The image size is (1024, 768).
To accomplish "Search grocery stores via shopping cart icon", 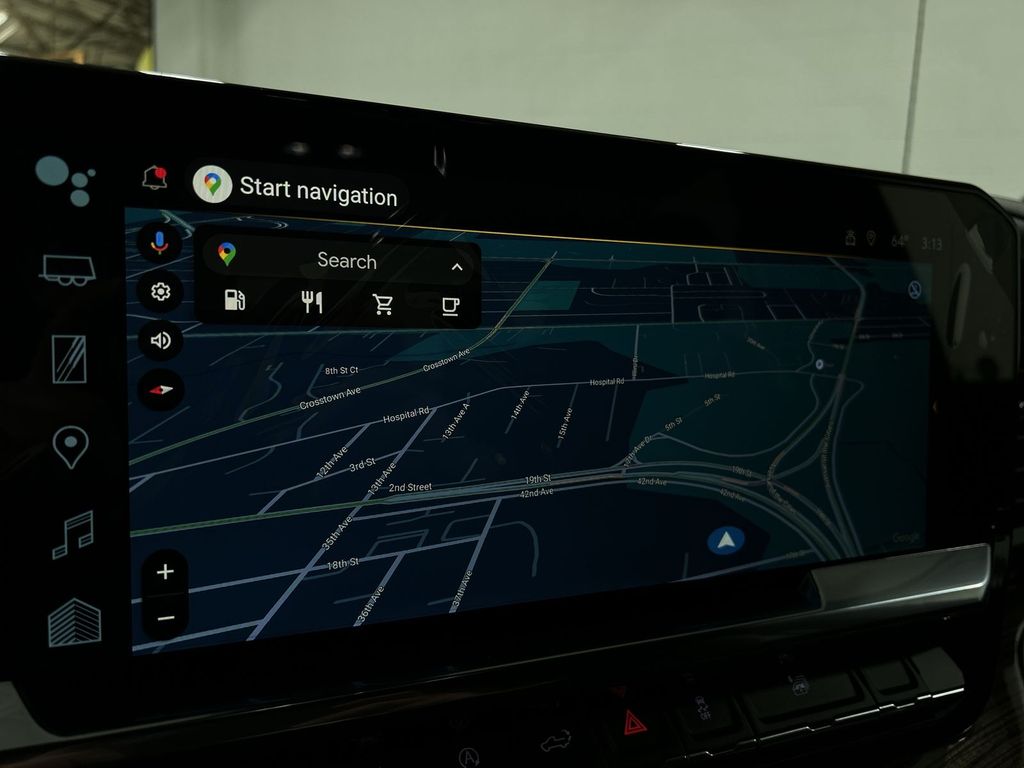I will coord(383,304).
